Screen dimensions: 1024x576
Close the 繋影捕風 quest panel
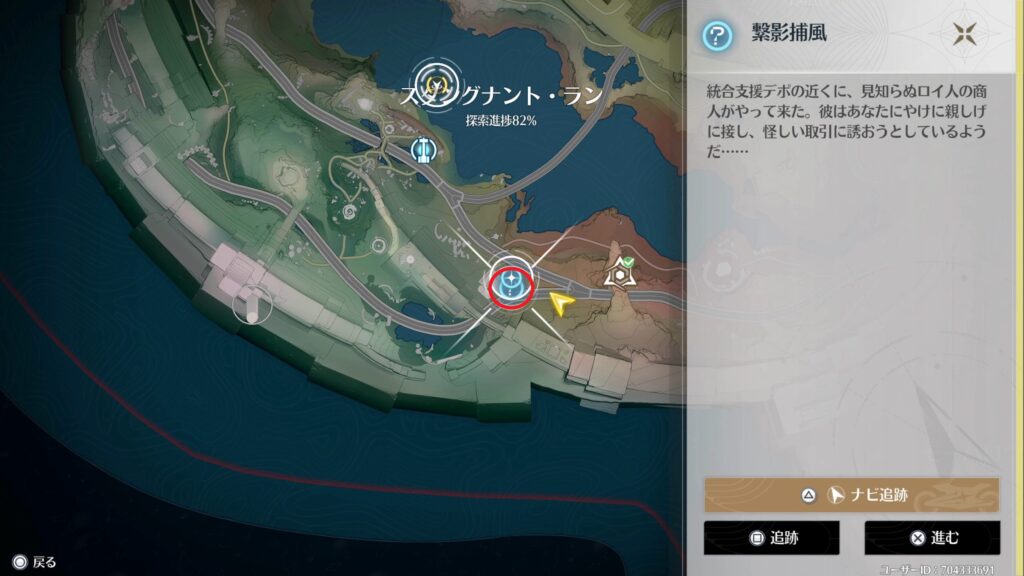(965, 35)
